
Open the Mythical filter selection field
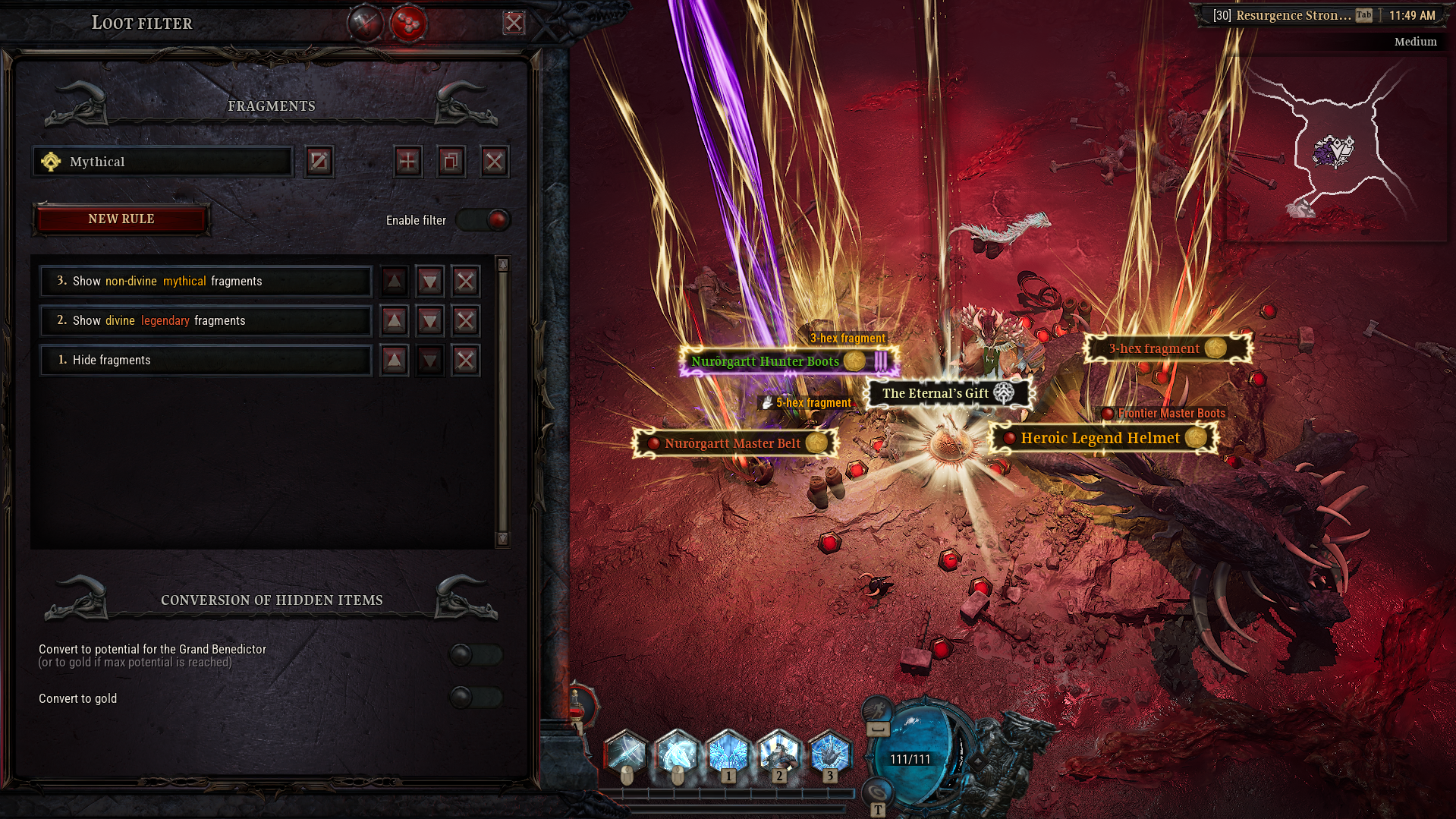pos(162,161)
